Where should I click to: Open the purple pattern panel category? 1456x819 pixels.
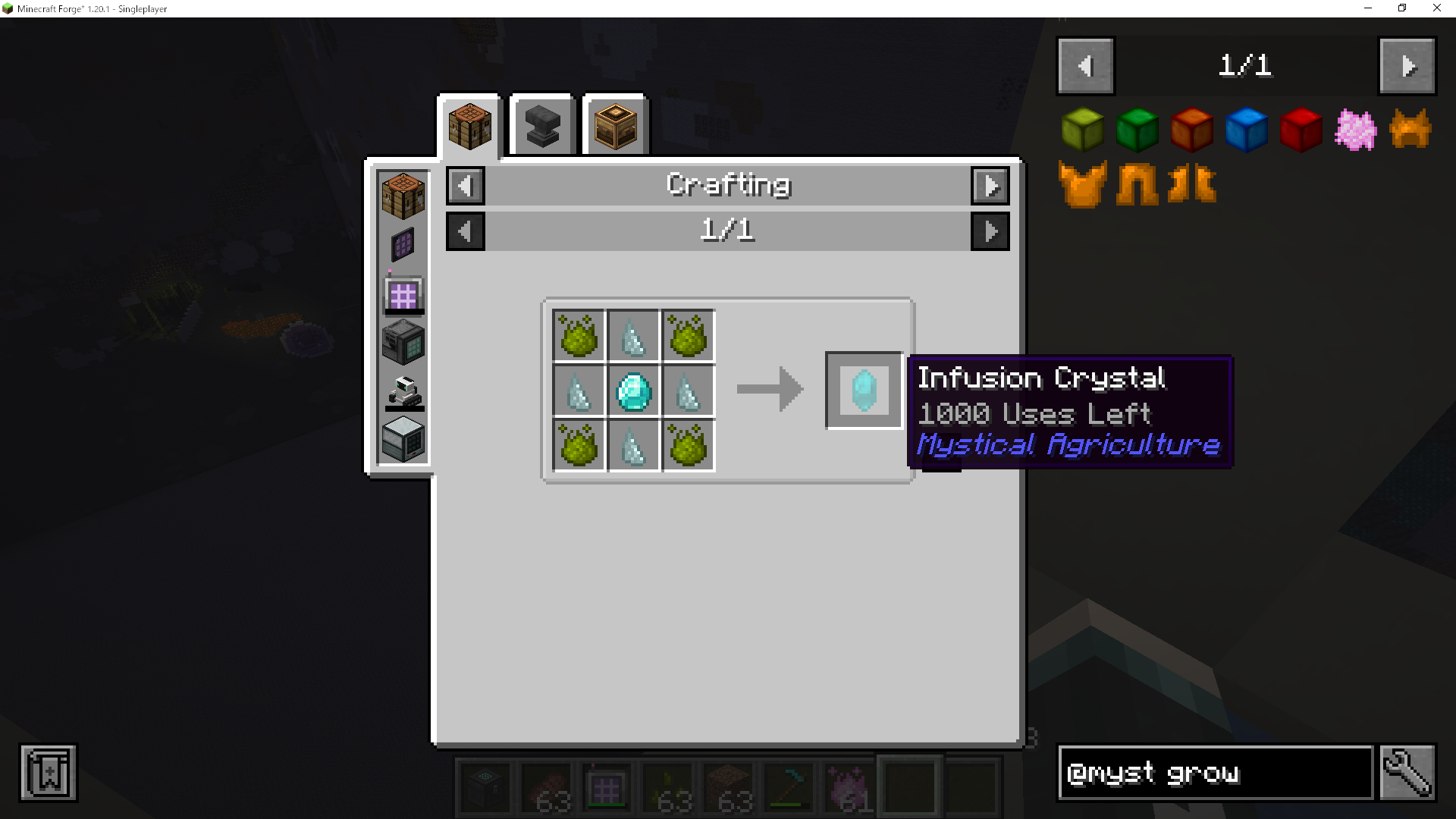click(402, 244)
